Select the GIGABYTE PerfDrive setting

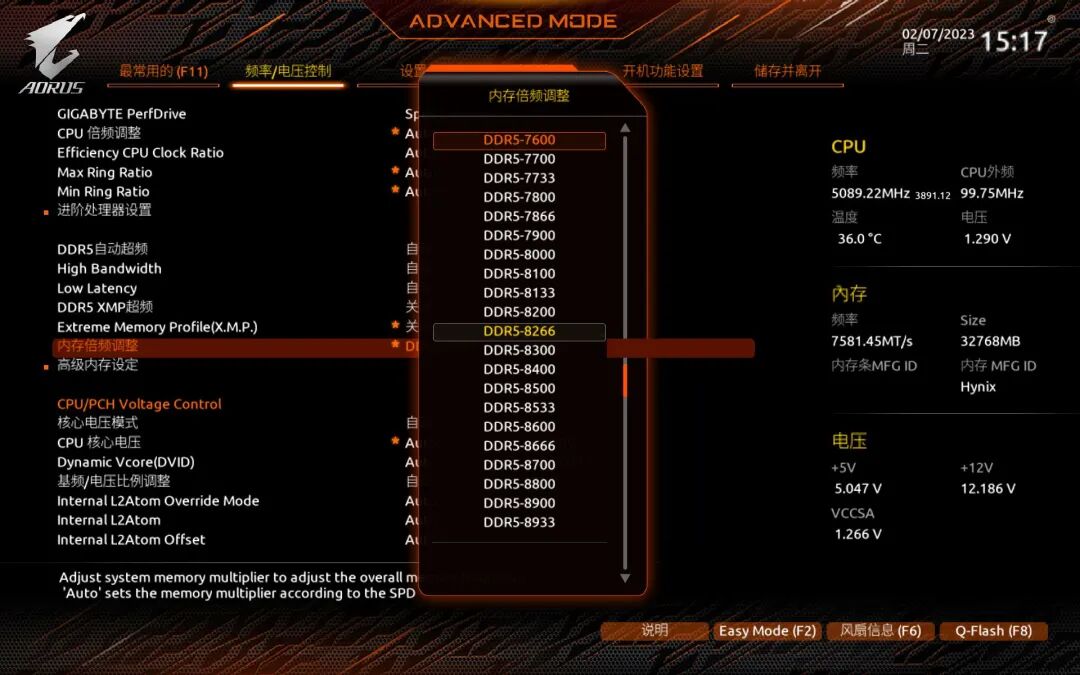(121, 114)
